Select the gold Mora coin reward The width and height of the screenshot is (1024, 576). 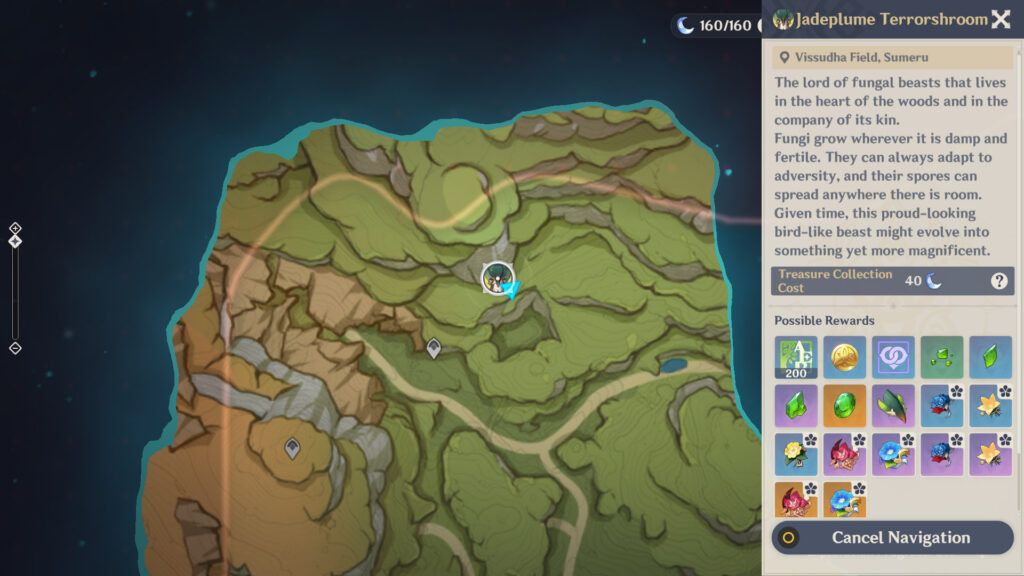[844, 357]
